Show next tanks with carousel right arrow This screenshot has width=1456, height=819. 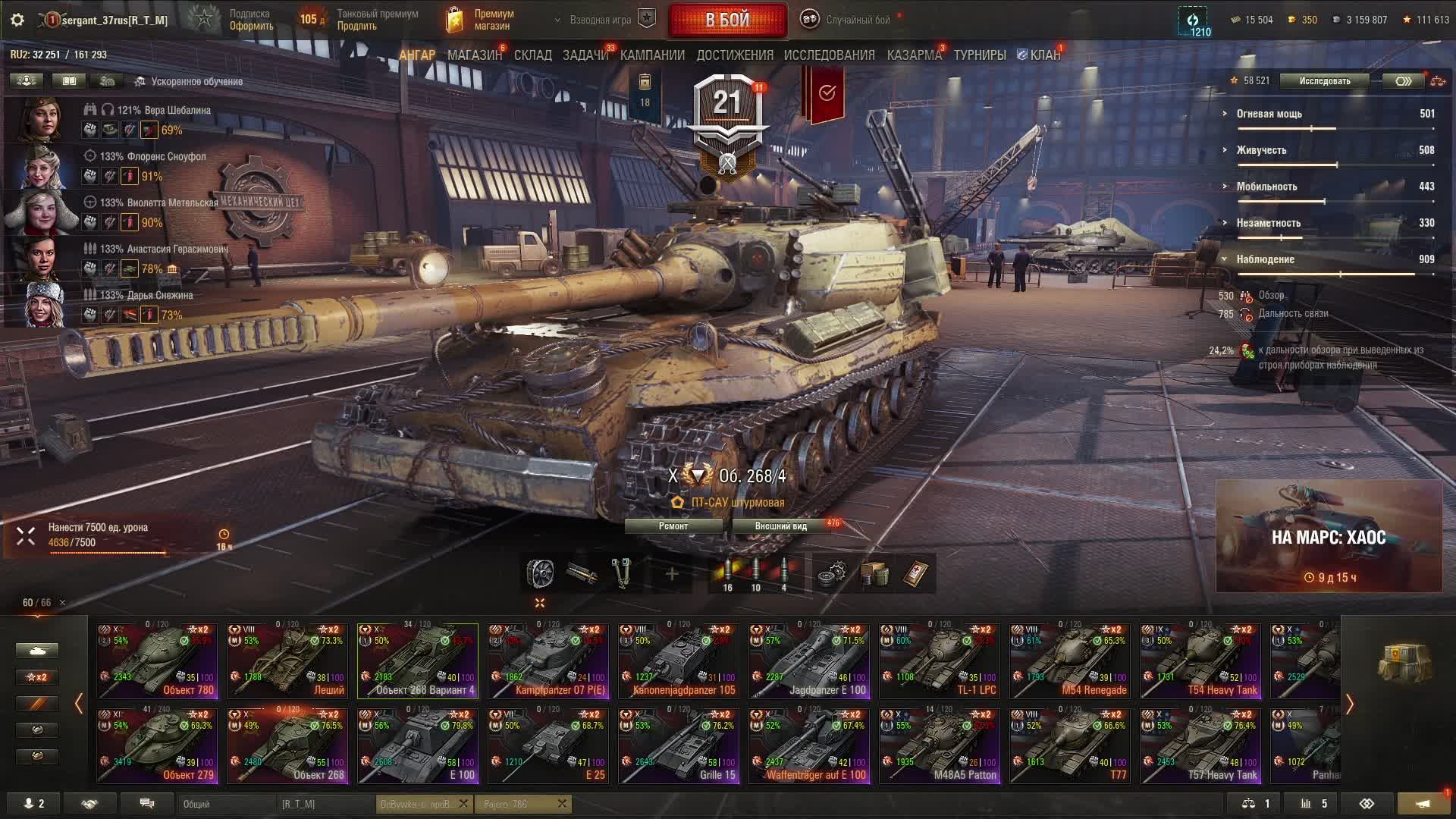[x=1350, y=704]
